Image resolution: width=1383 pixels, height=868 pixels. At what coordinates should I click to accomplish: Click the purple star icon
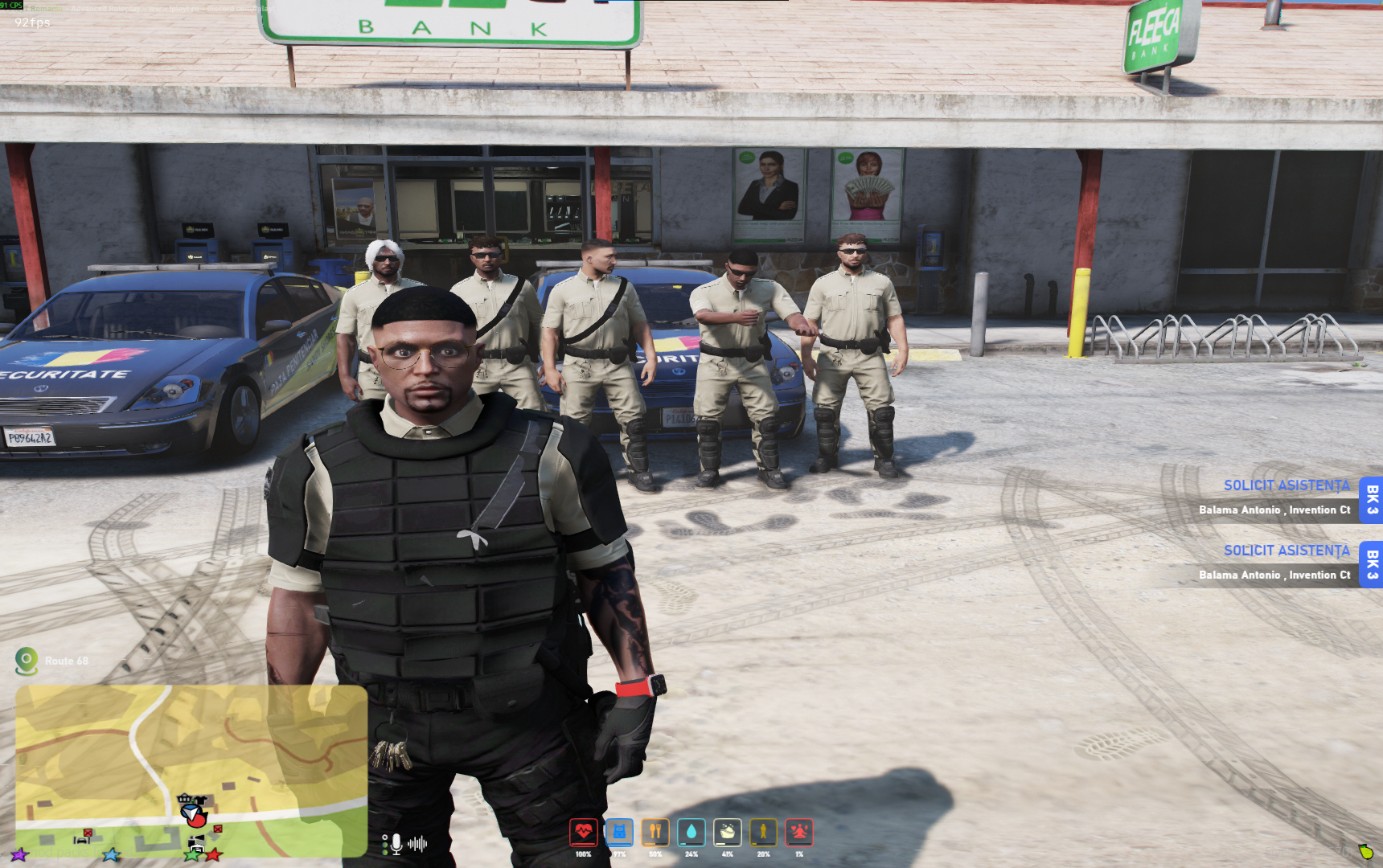click(19, 854)
